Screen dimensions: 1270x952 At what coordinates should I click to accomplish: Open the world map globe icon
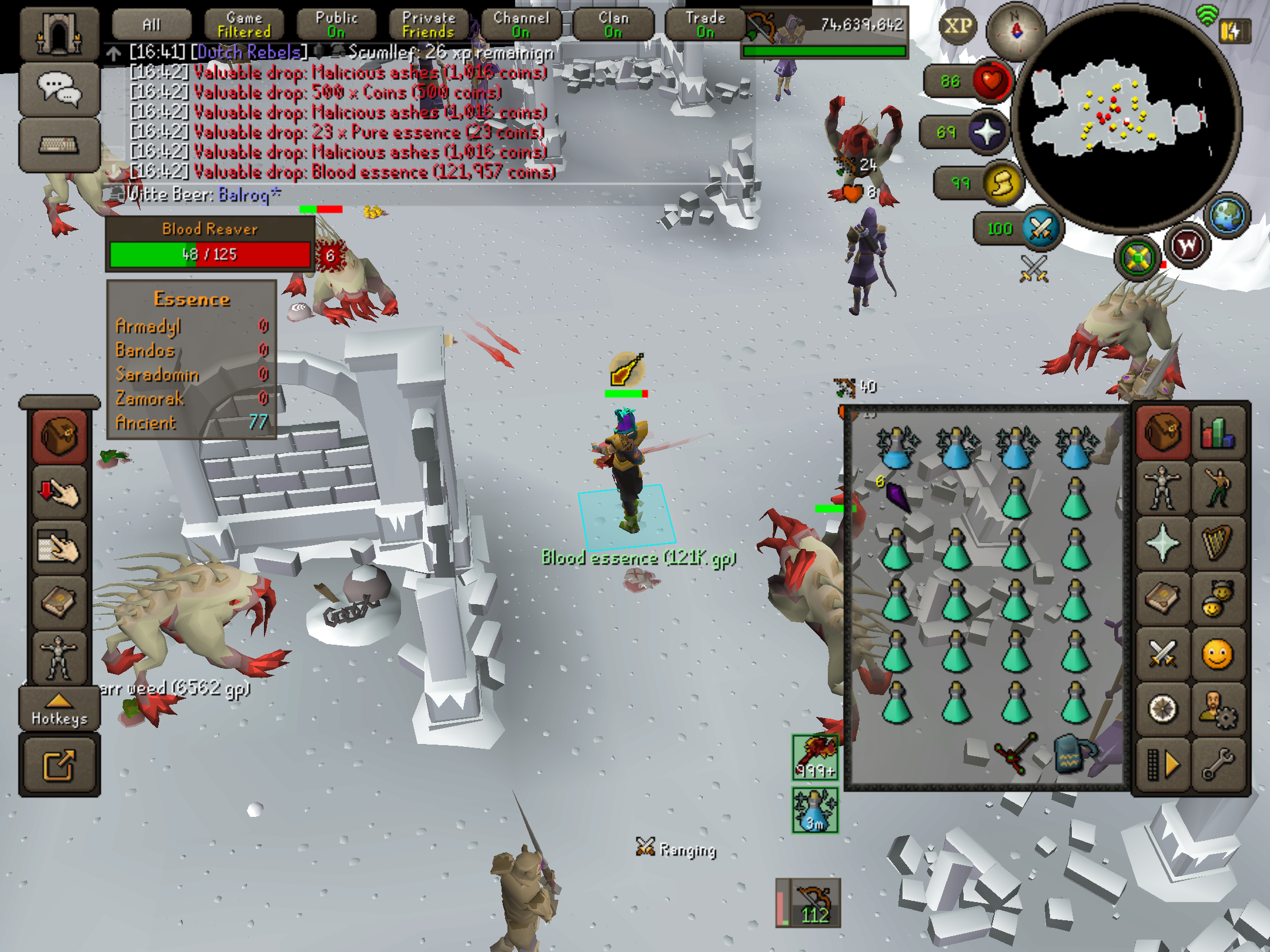click(1227, 216)
